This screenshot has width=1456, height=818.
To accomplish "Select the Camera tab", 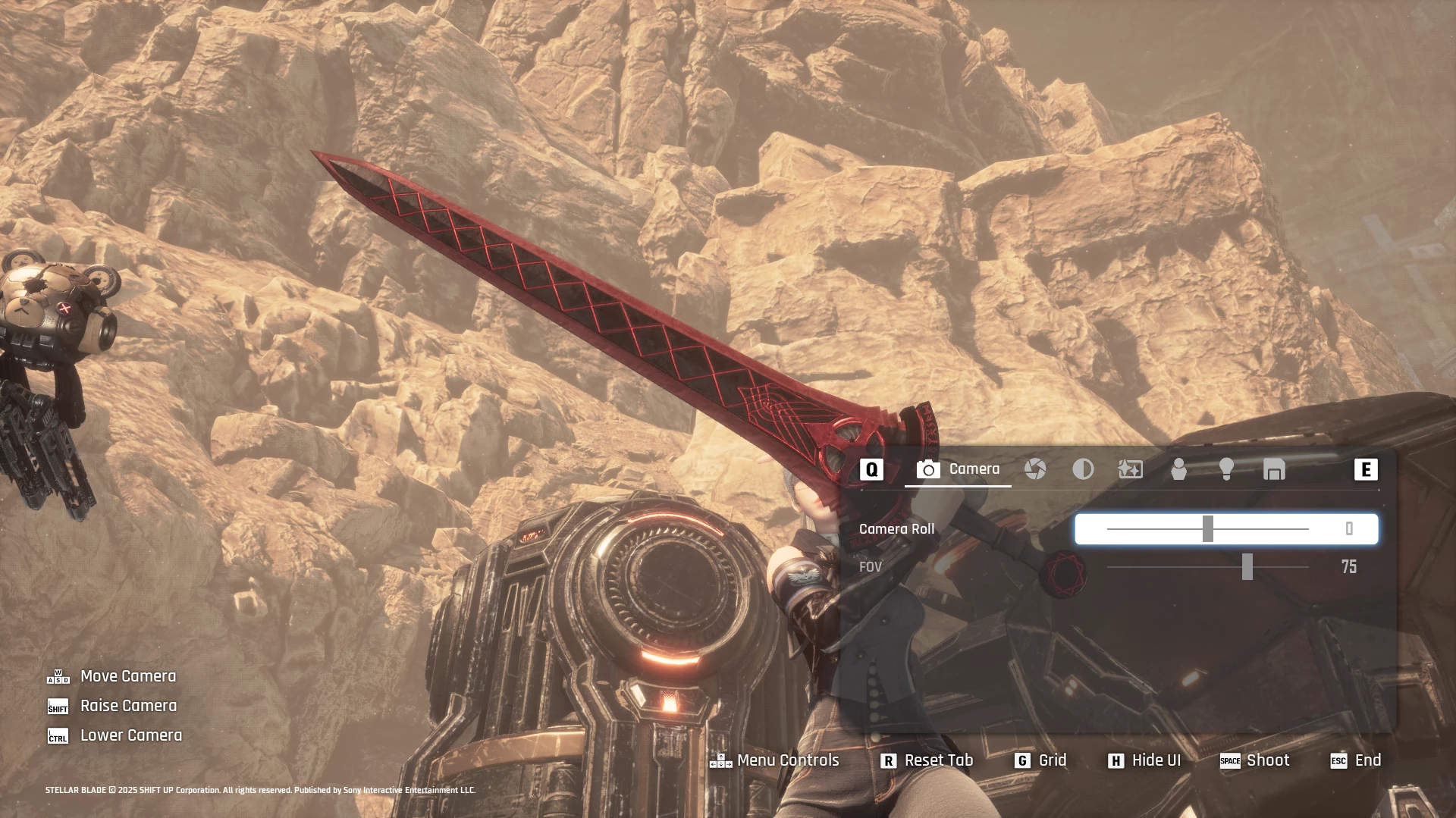I will pyautogui.click(x=958, y=469).
